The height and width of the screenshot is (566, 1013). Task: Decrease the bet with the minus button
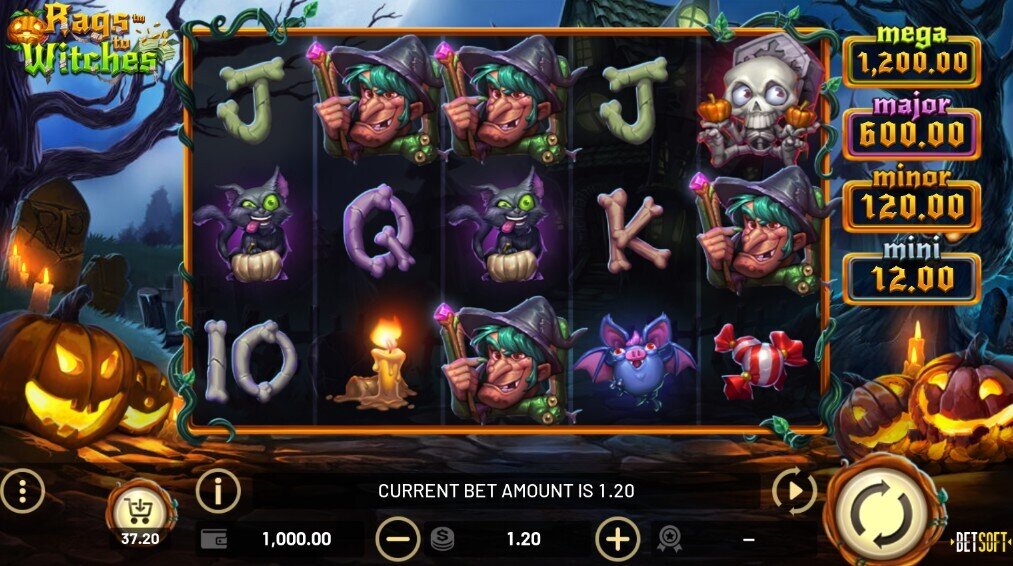[397, 540]
